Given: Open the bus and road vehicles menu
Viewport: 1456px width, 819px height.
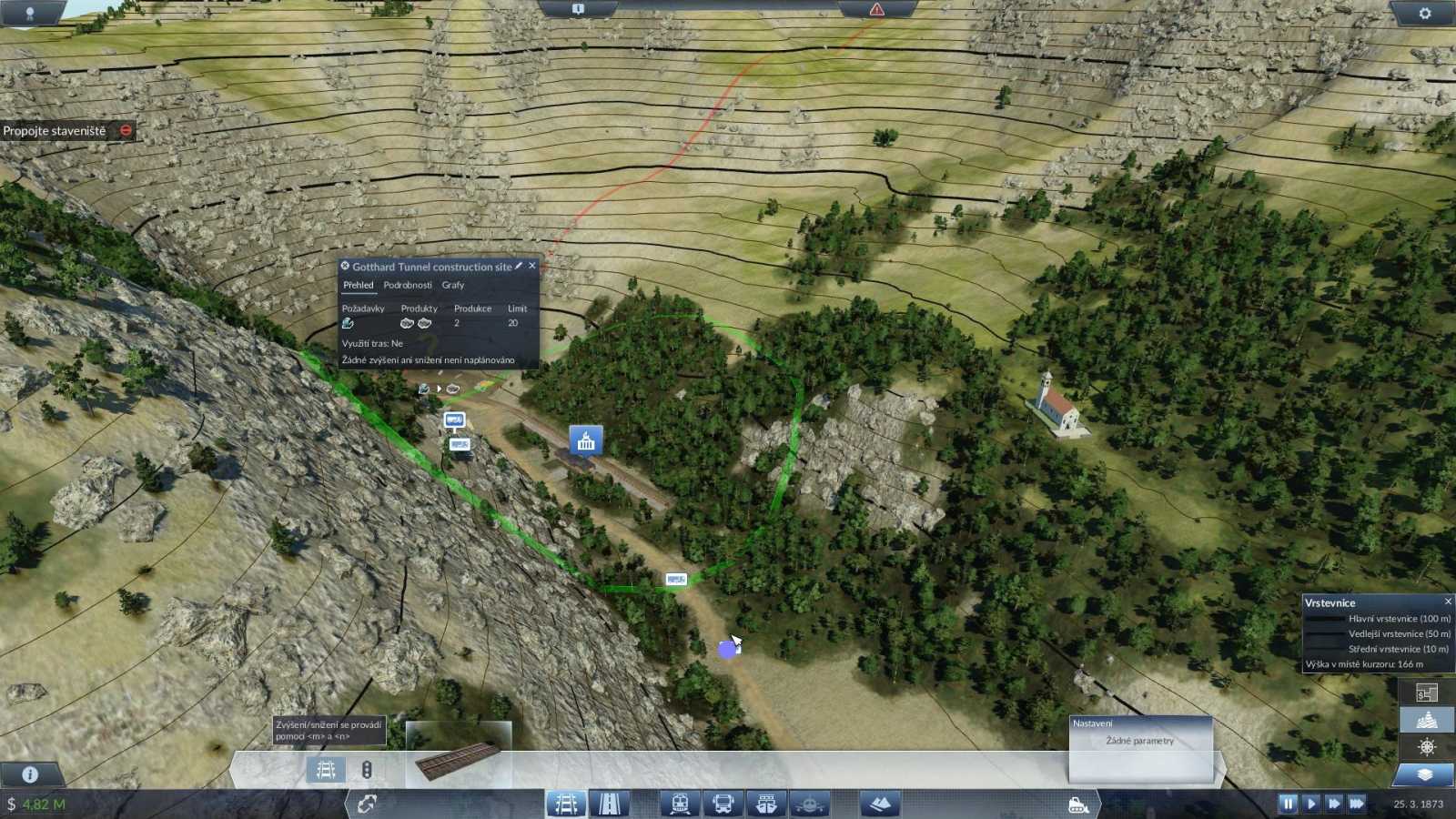Looking at the screenshot, I should pyautogui.click(x=723, y=804).
